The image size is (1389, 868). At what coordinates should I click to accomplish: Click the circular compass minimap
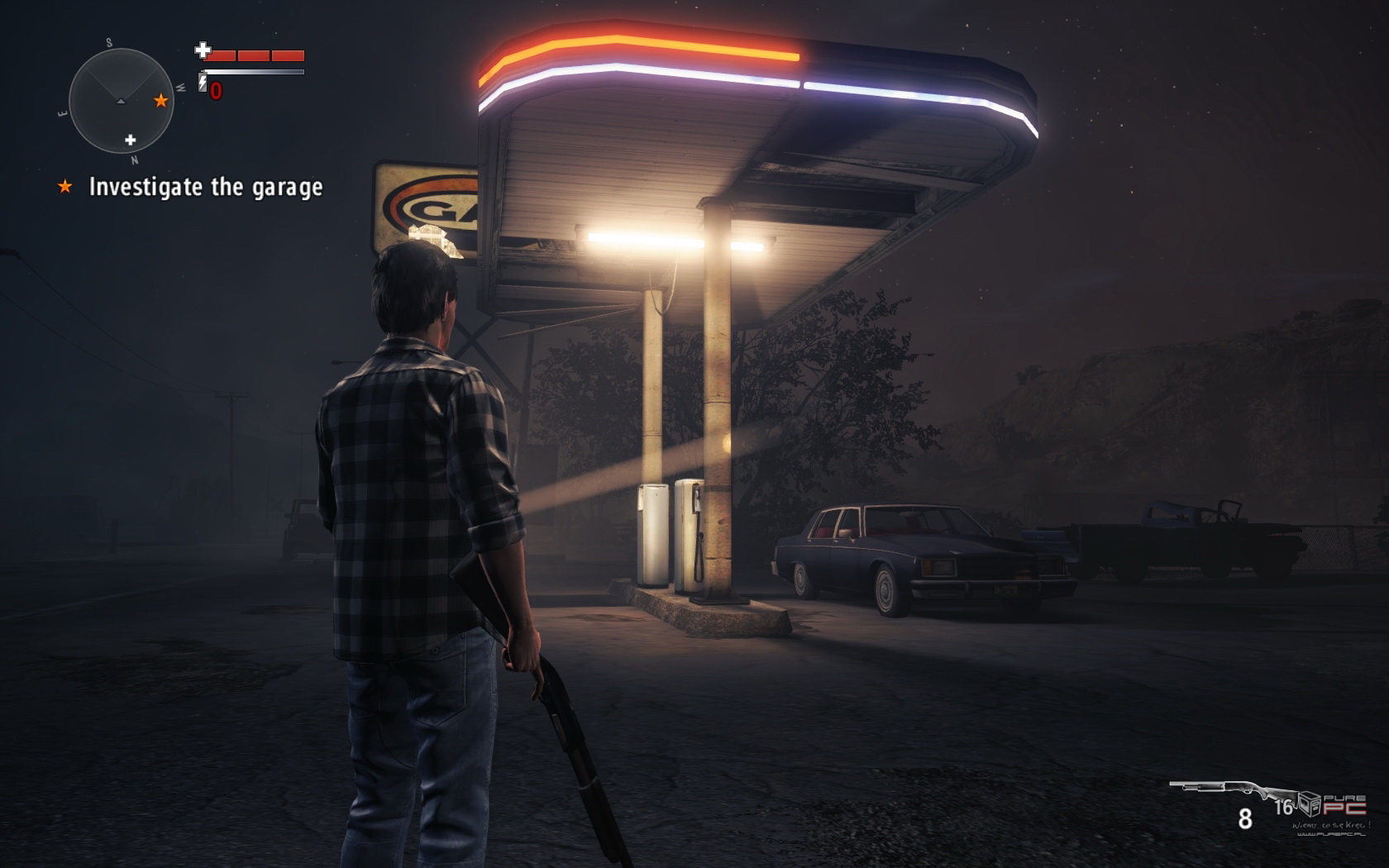coord(121,100)
